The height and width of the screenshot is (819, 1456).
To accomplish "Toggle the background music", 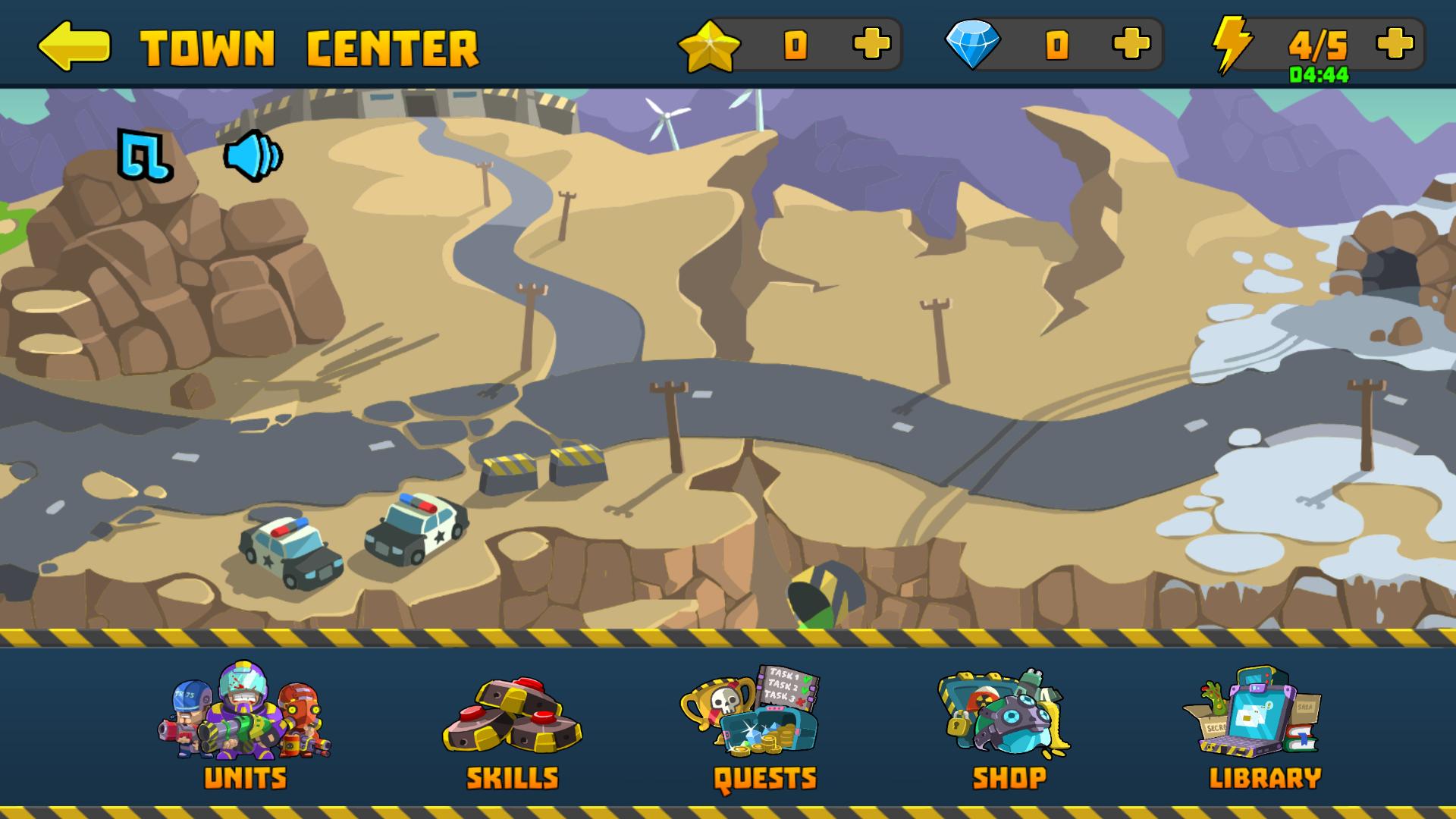I will [146, 154].
